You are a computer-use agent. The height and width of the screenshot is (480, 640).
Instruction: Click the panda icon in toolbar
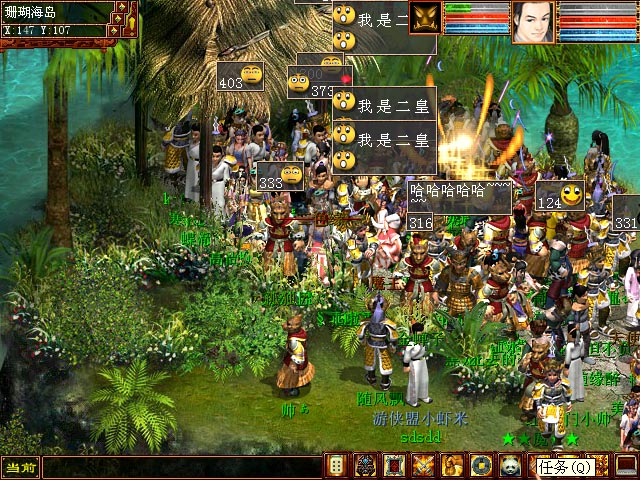click(510, 466)
